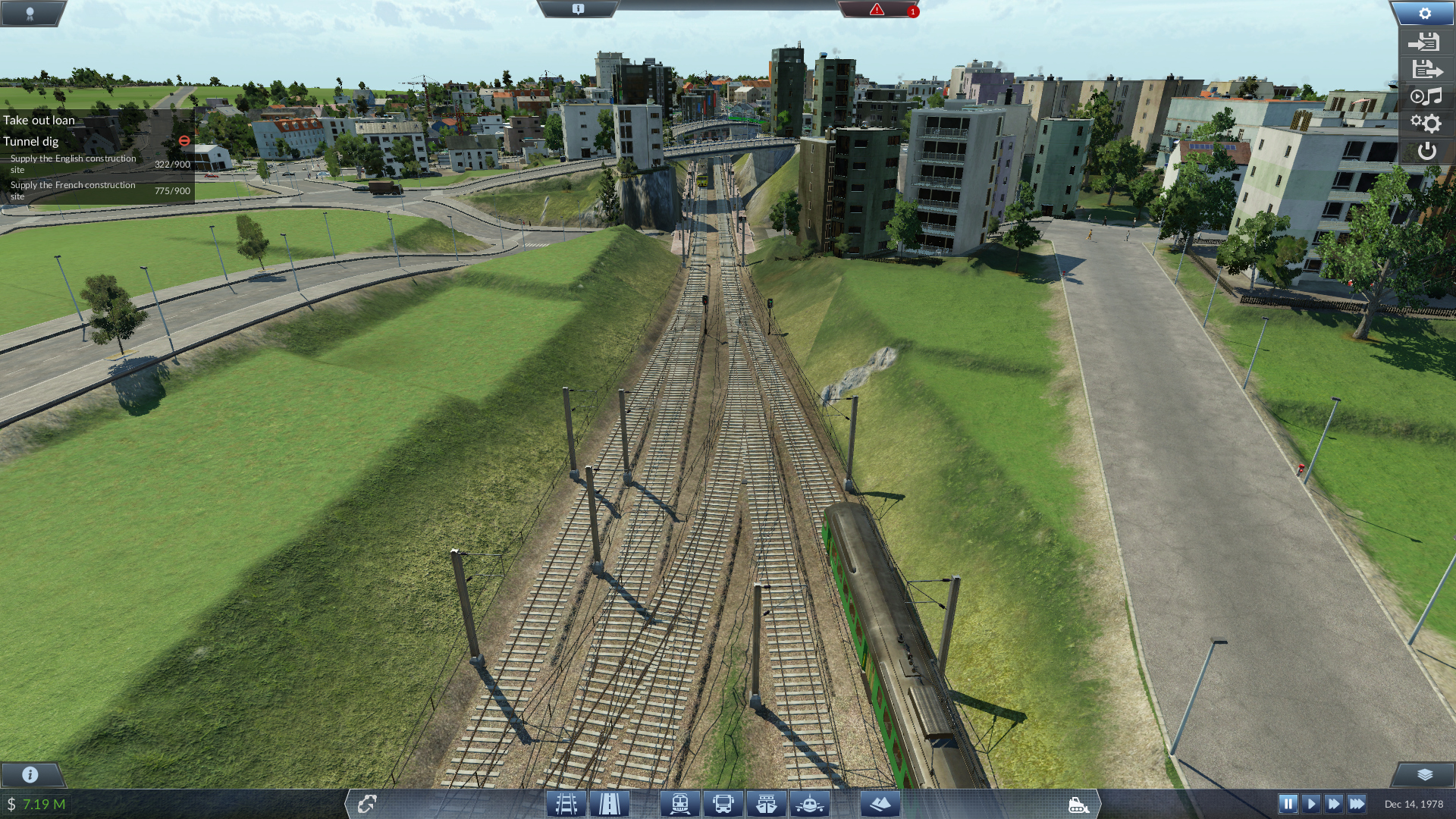
Task: Open the bus and truck build menu
Action: coord(723,804)
